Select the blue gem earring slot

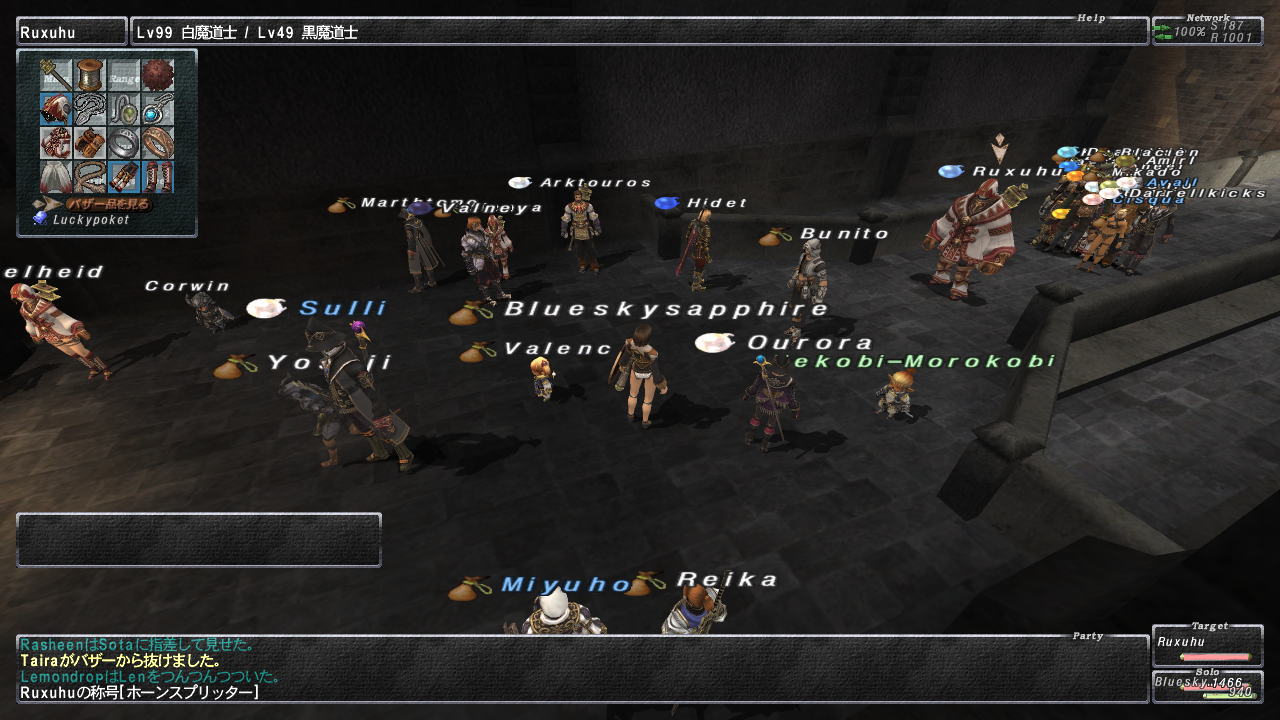pyautogui.click(x=158, y=109)
